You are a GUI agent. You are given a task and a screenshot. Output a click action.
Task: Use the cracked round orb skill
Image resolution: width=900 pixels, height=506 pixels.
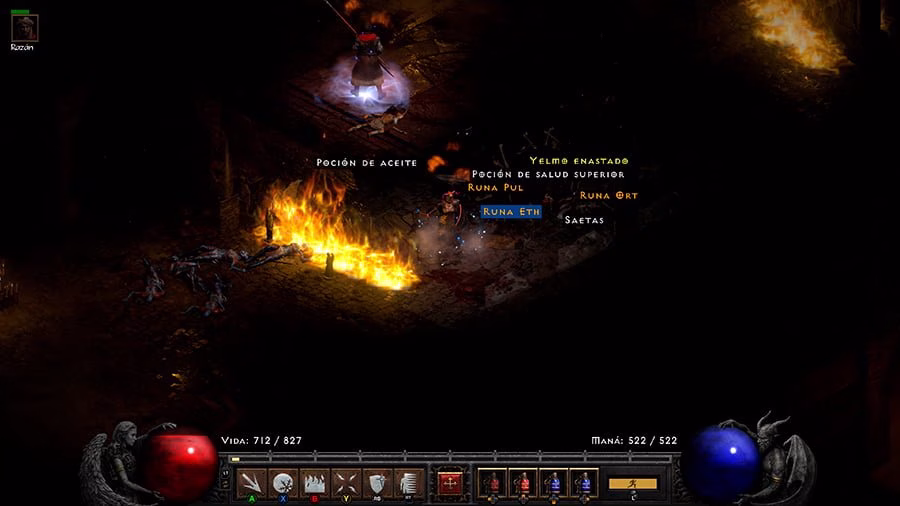284,483
